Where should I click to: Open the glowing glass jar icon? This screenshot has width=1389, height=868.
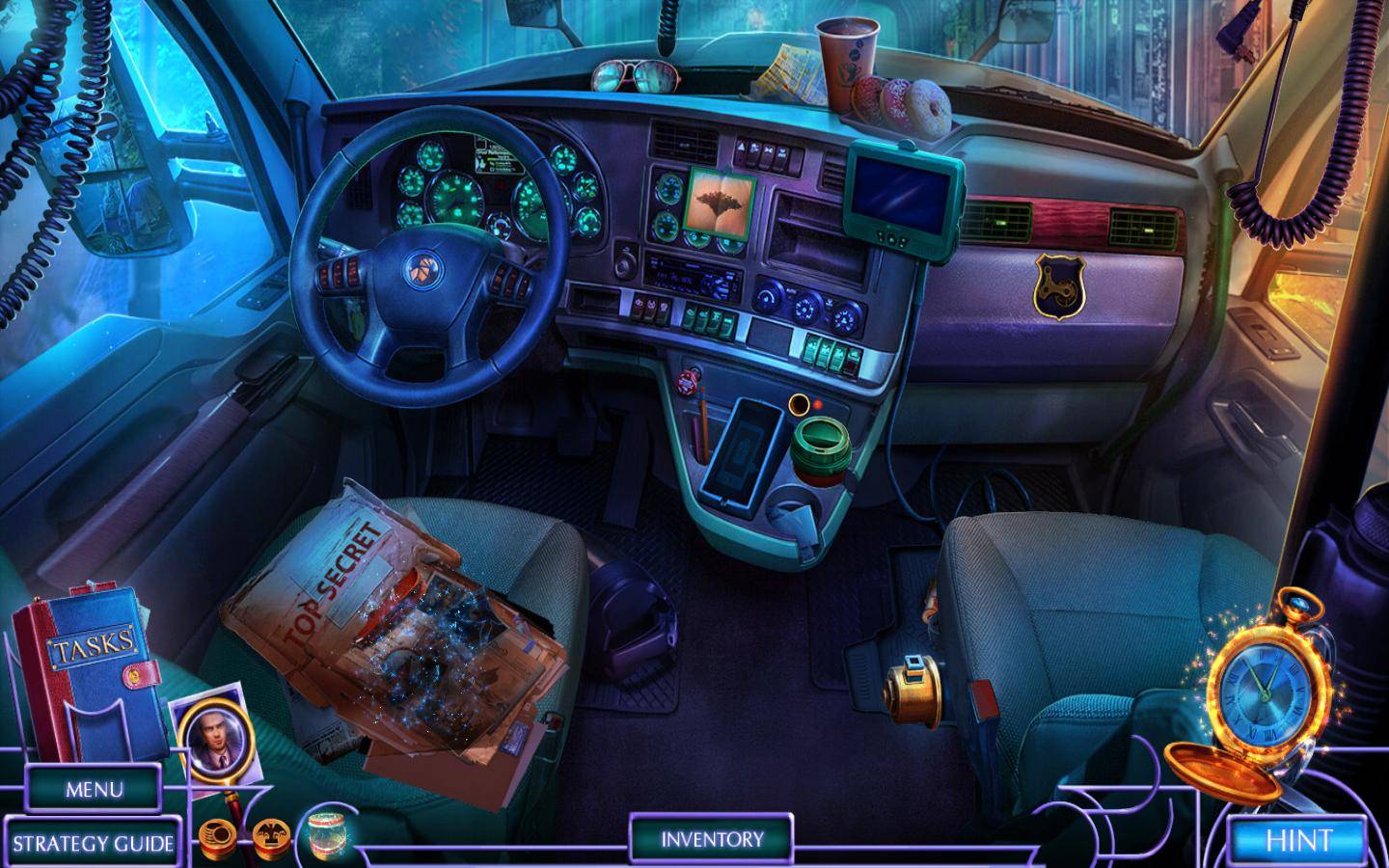(x=327, y=833)
